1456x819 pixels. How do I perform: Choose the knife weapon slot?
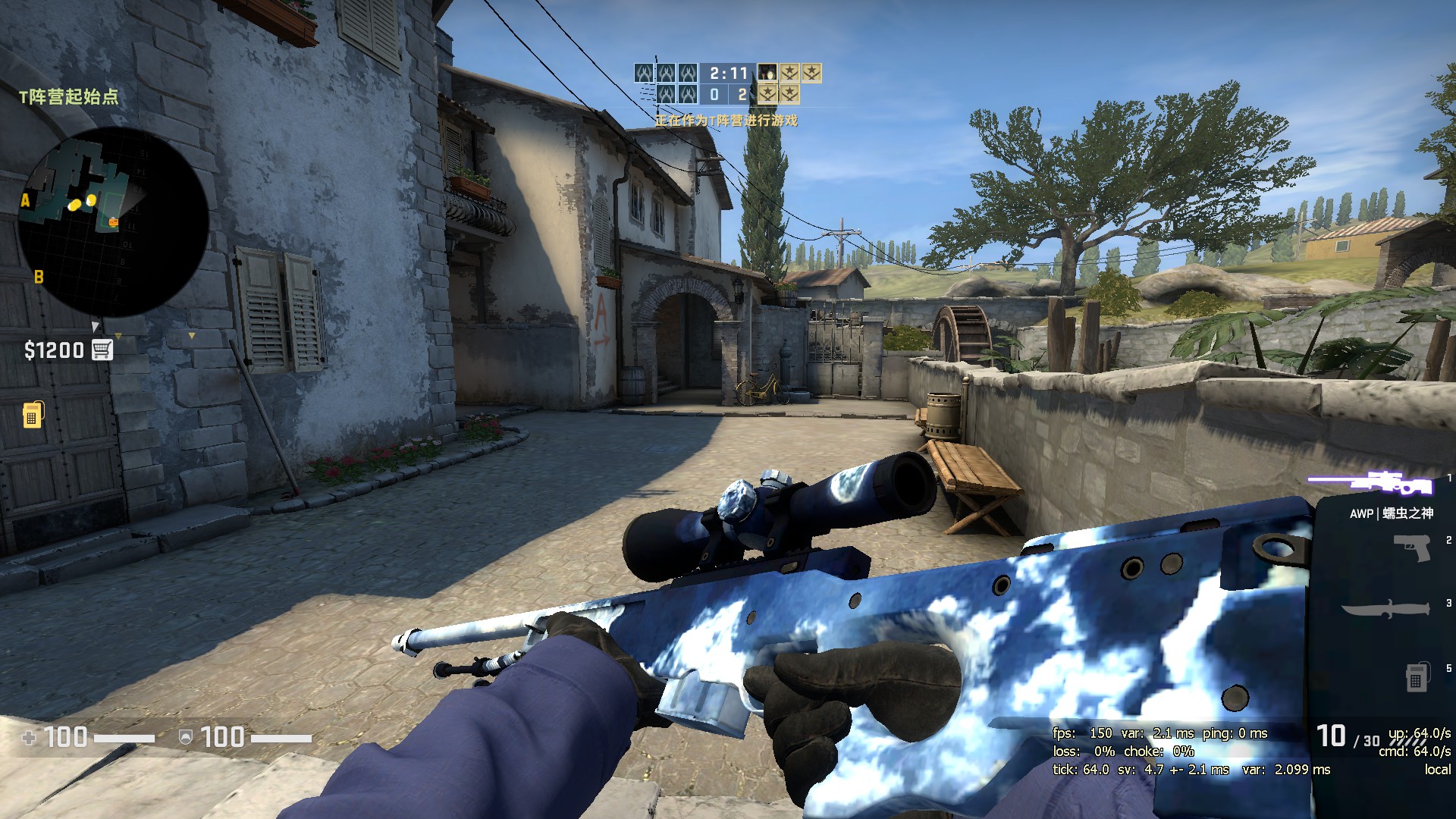(1385, 609)
